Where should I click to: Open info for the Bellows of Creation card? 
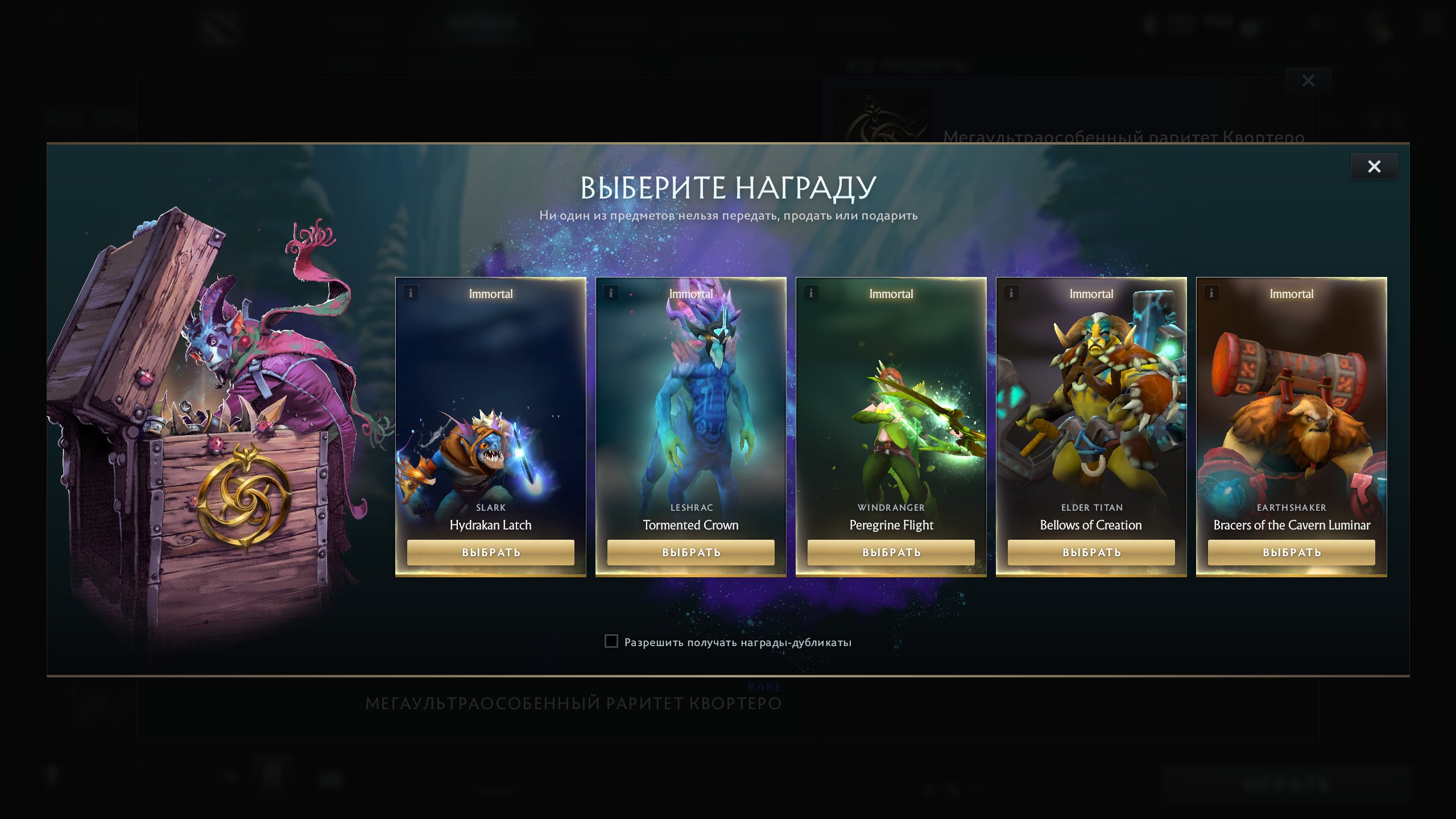click(x=1011, y=293)
